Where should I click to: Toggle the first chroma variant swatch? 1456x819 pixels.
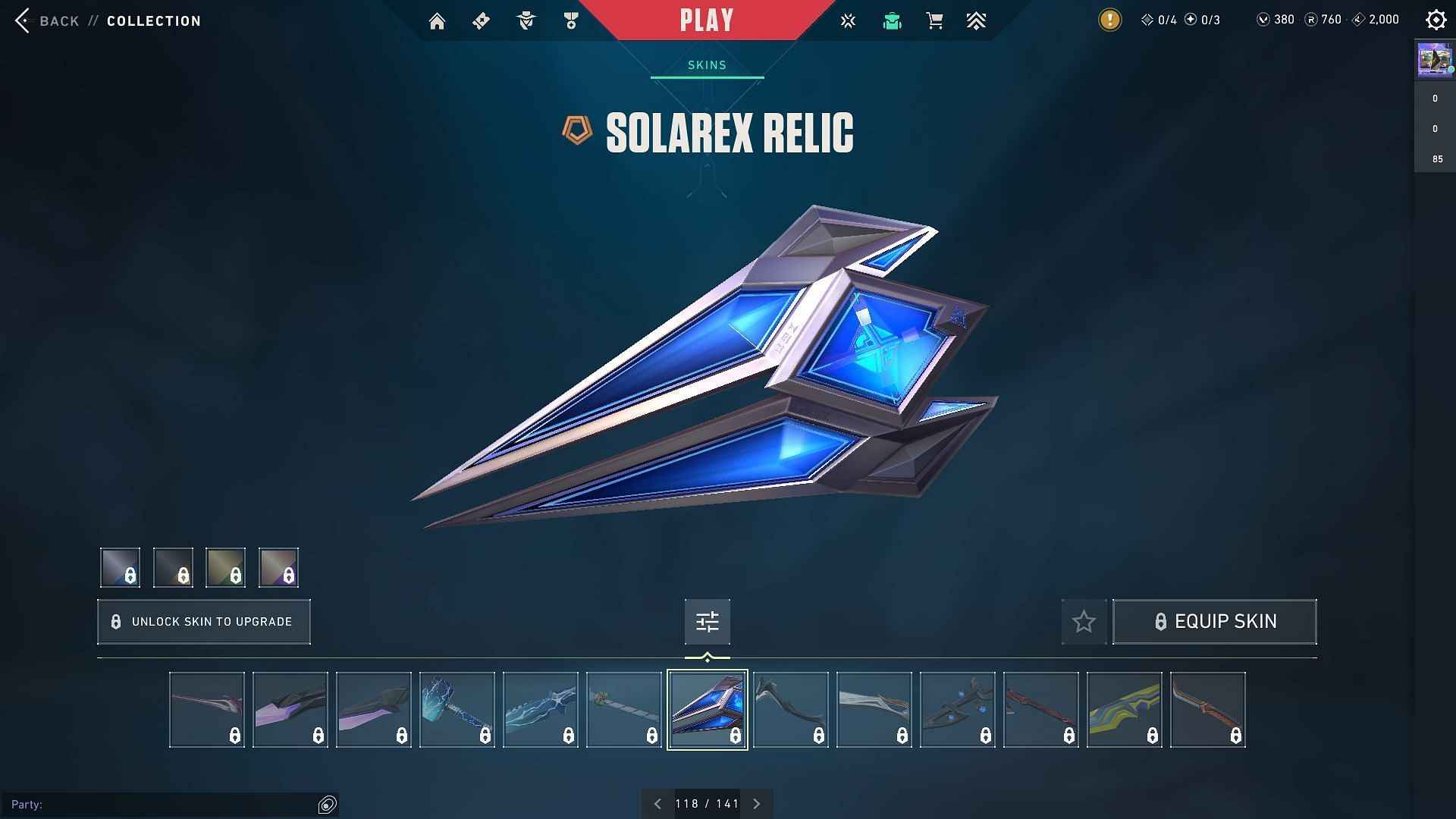tap(120, 567)
